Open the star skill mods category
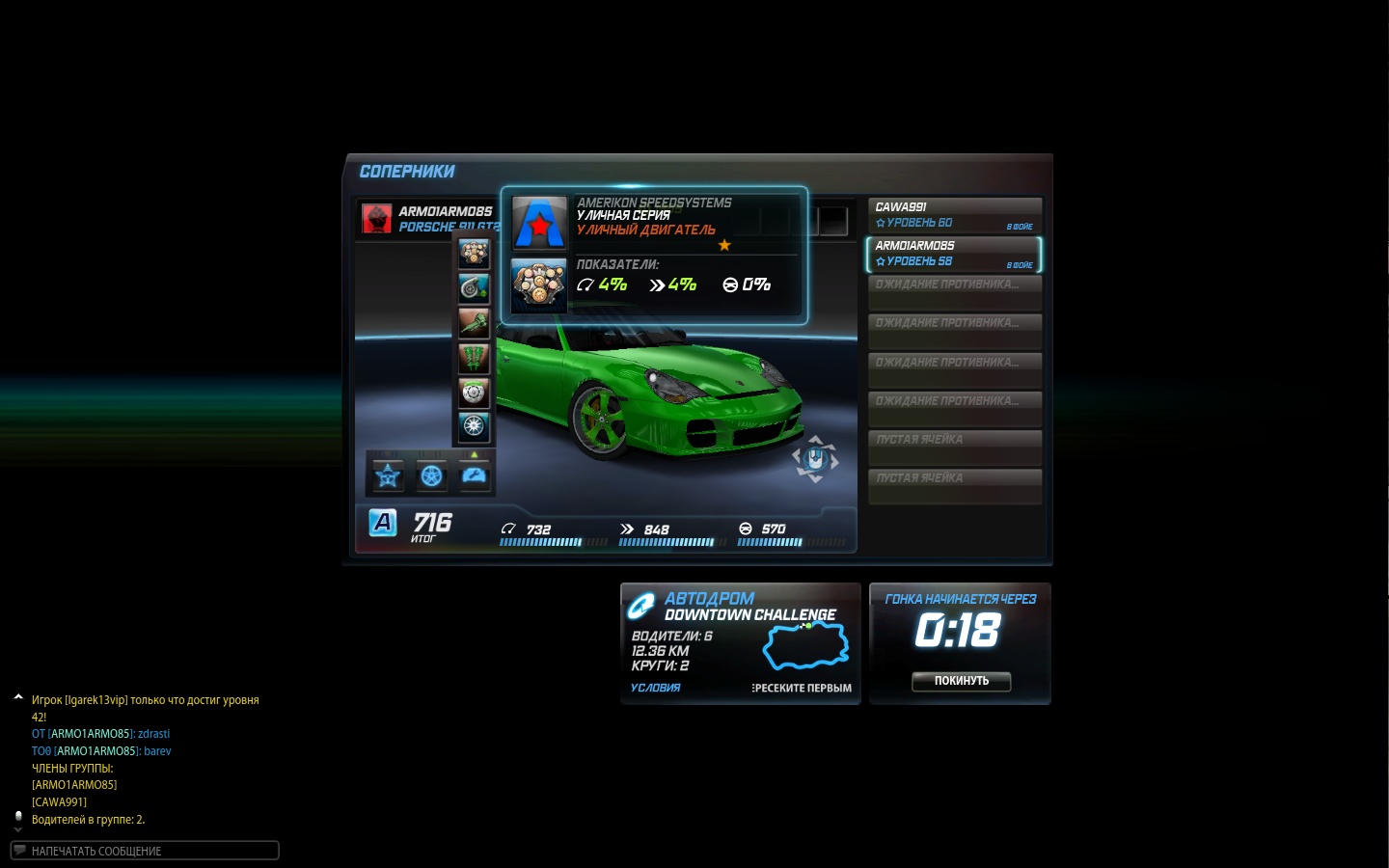 point(388,475)
